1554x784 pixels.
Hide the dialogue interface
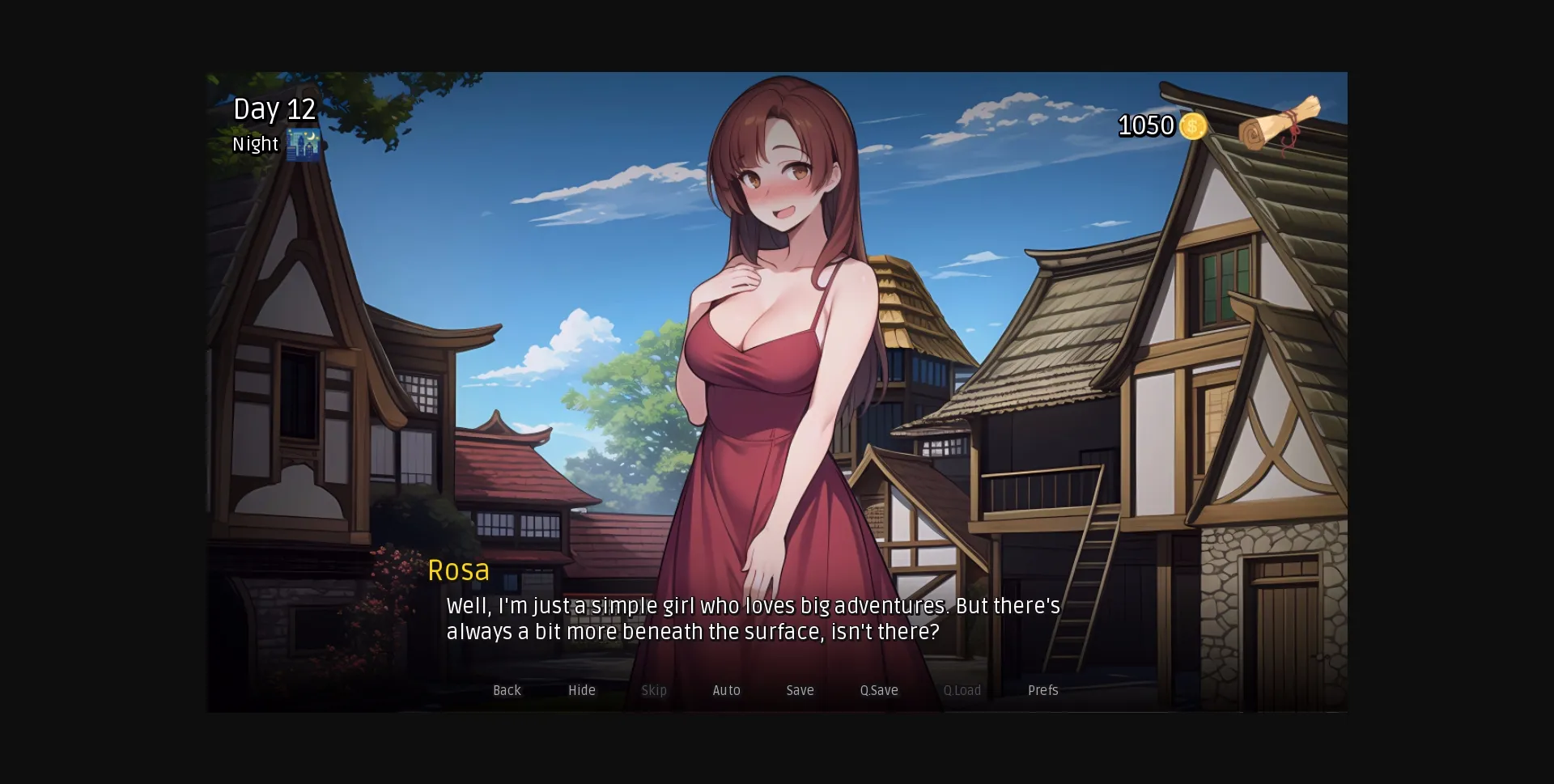pos(582,690)
